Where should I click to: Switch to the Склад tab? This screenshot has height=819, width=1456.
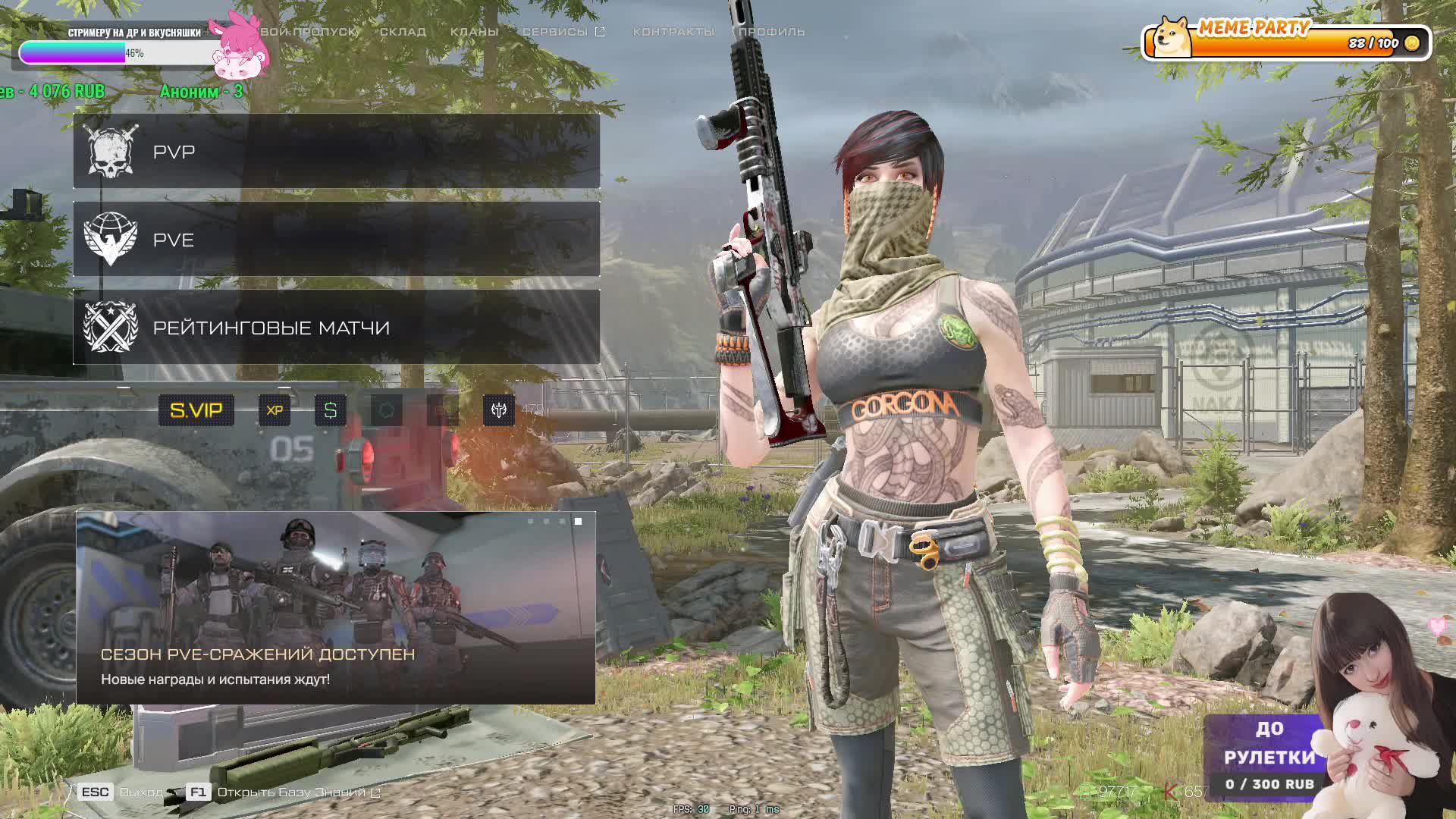coord(403,32)
